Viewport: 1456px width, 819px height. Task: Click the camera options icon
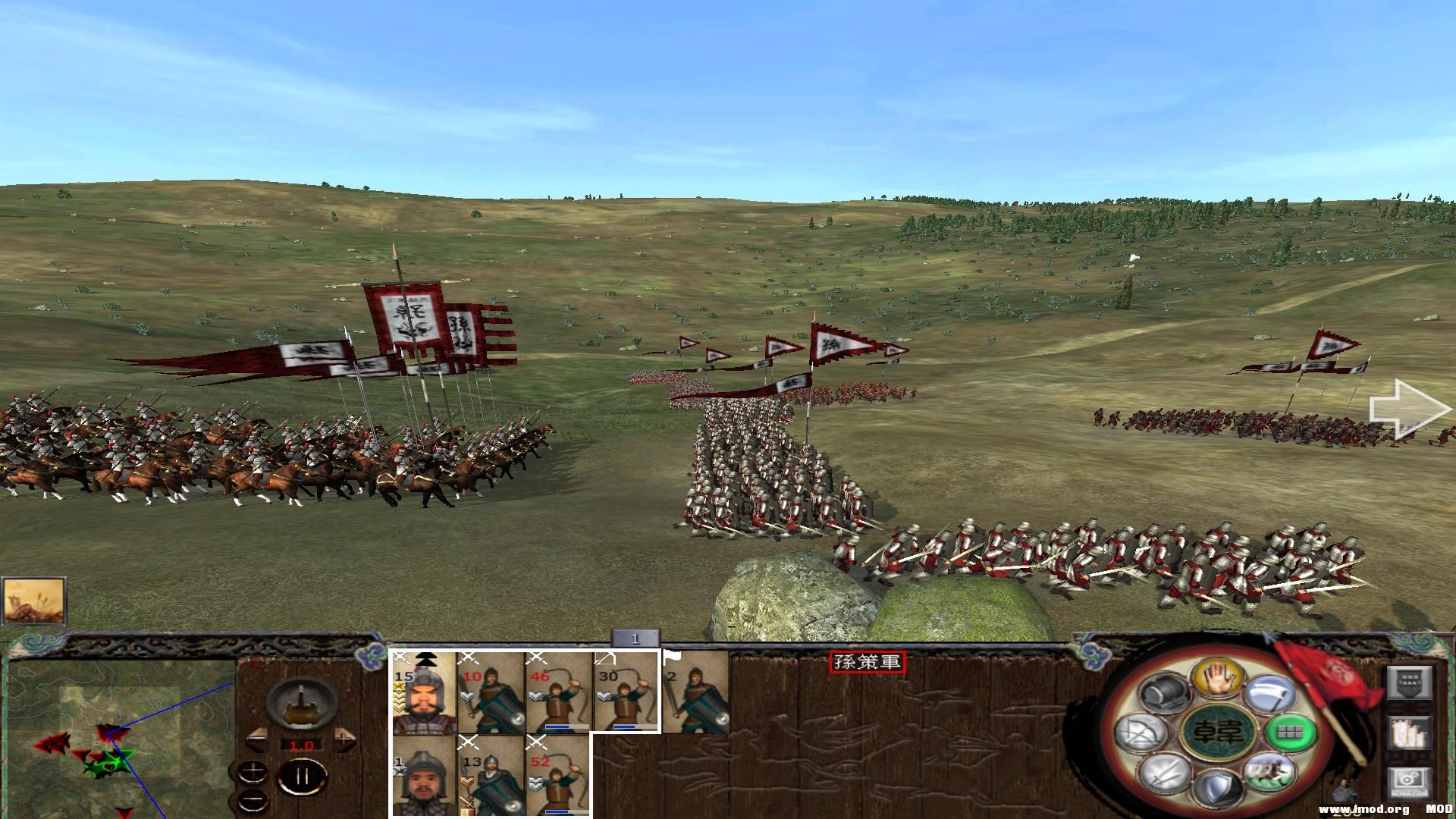tap(1410, 781)
